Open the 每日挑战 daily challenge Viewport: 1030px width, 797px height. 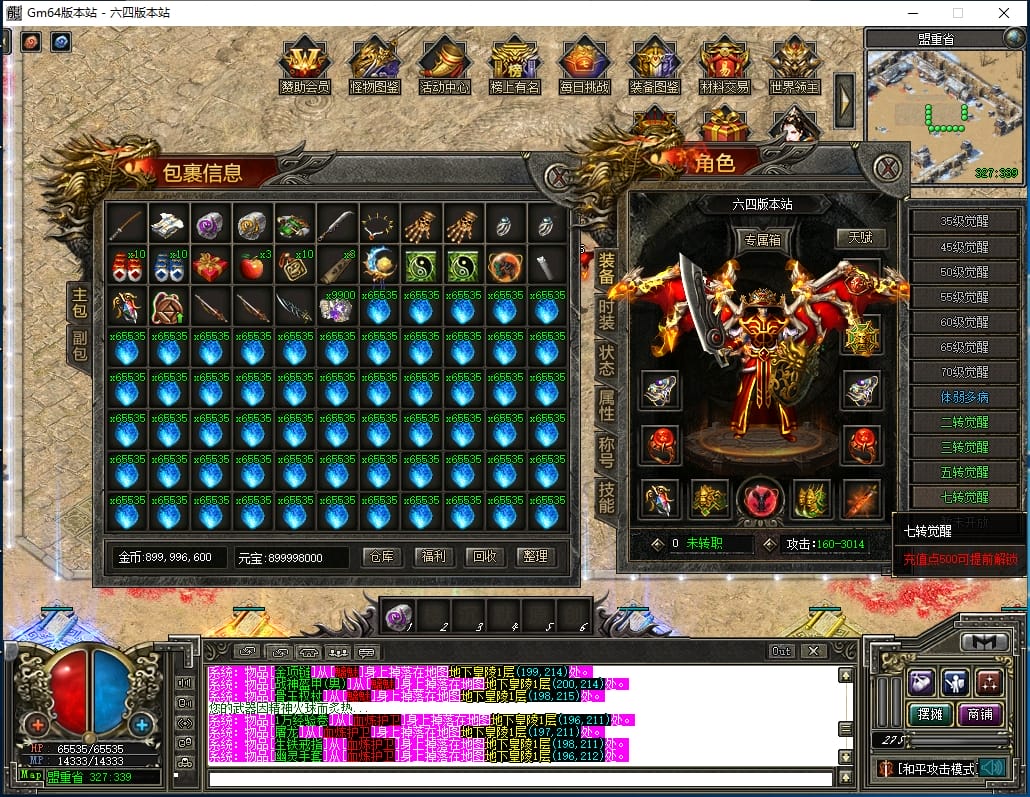585,66
